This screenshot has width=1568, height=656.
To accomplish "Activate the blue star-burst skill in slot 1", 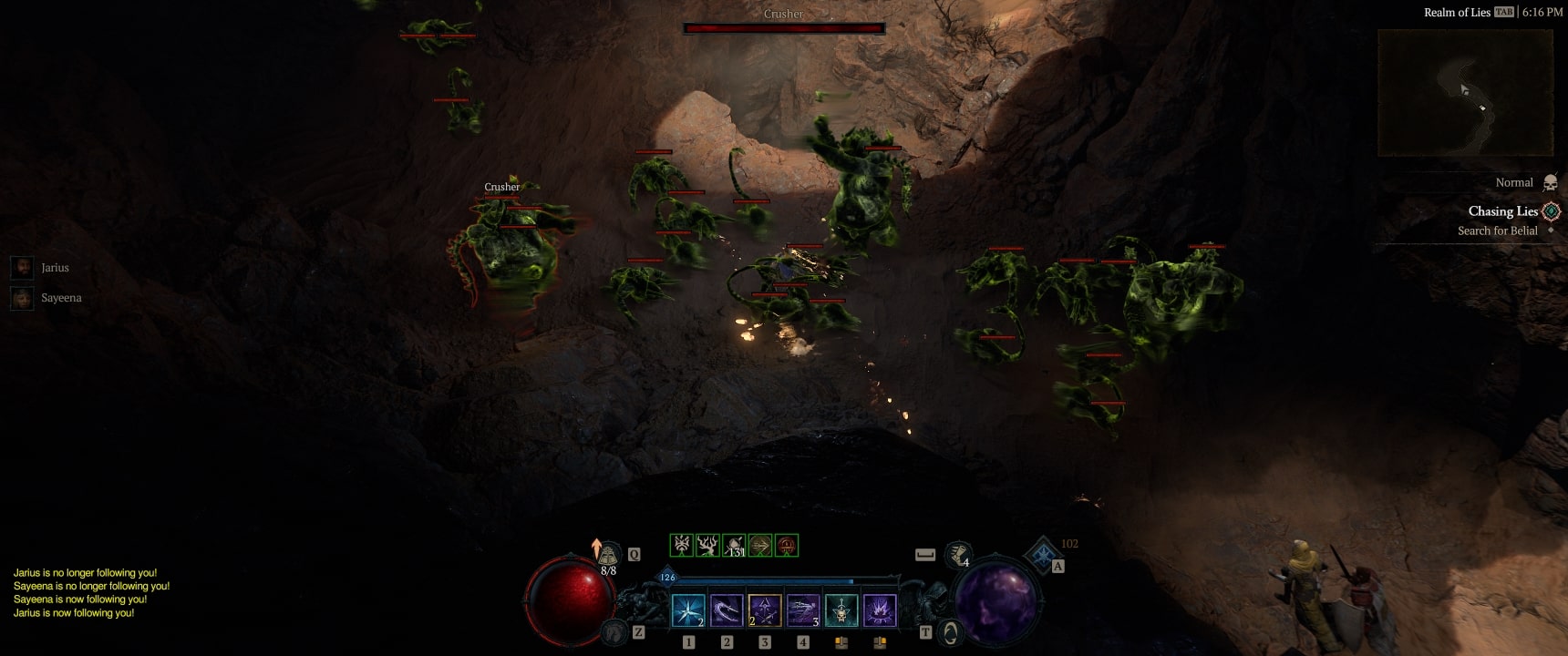I will [688, 610].
